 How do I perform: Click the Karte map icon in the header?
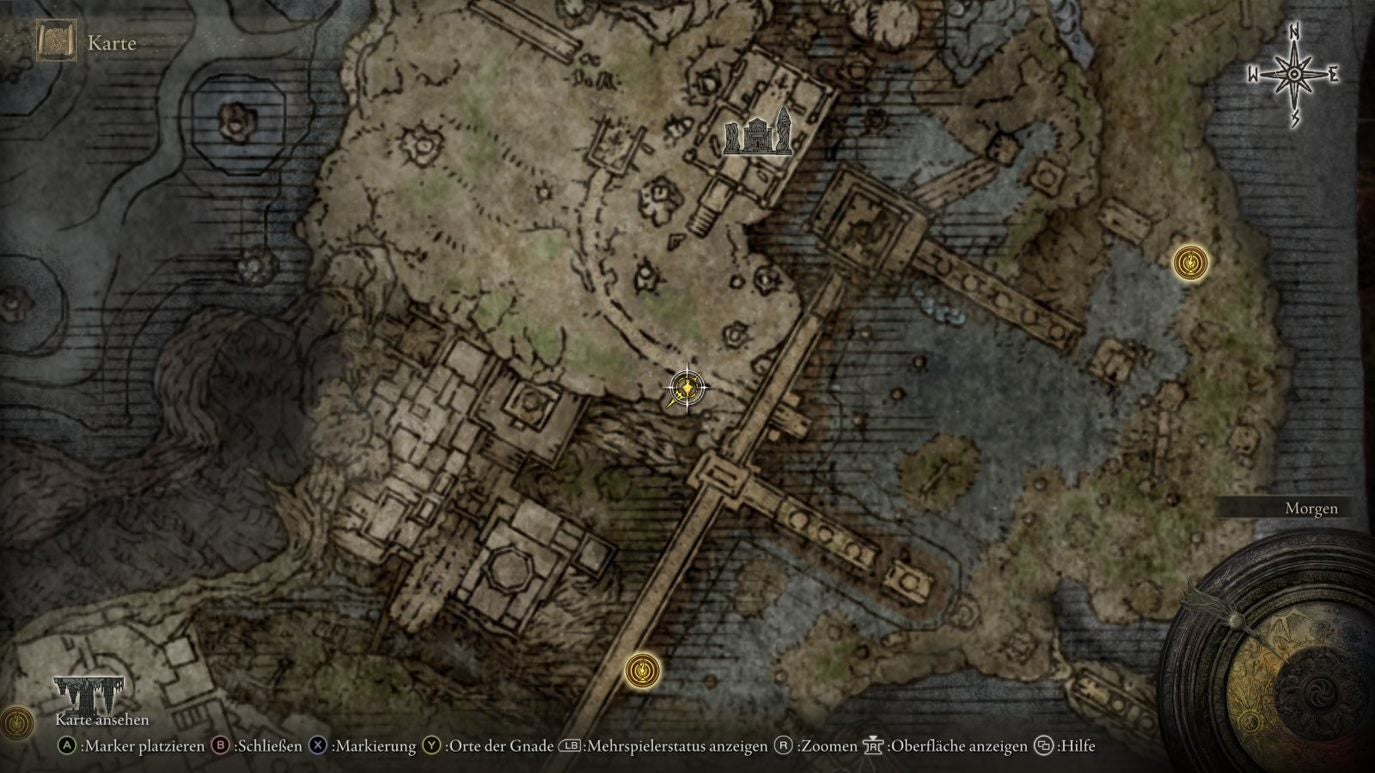(55, 42)
